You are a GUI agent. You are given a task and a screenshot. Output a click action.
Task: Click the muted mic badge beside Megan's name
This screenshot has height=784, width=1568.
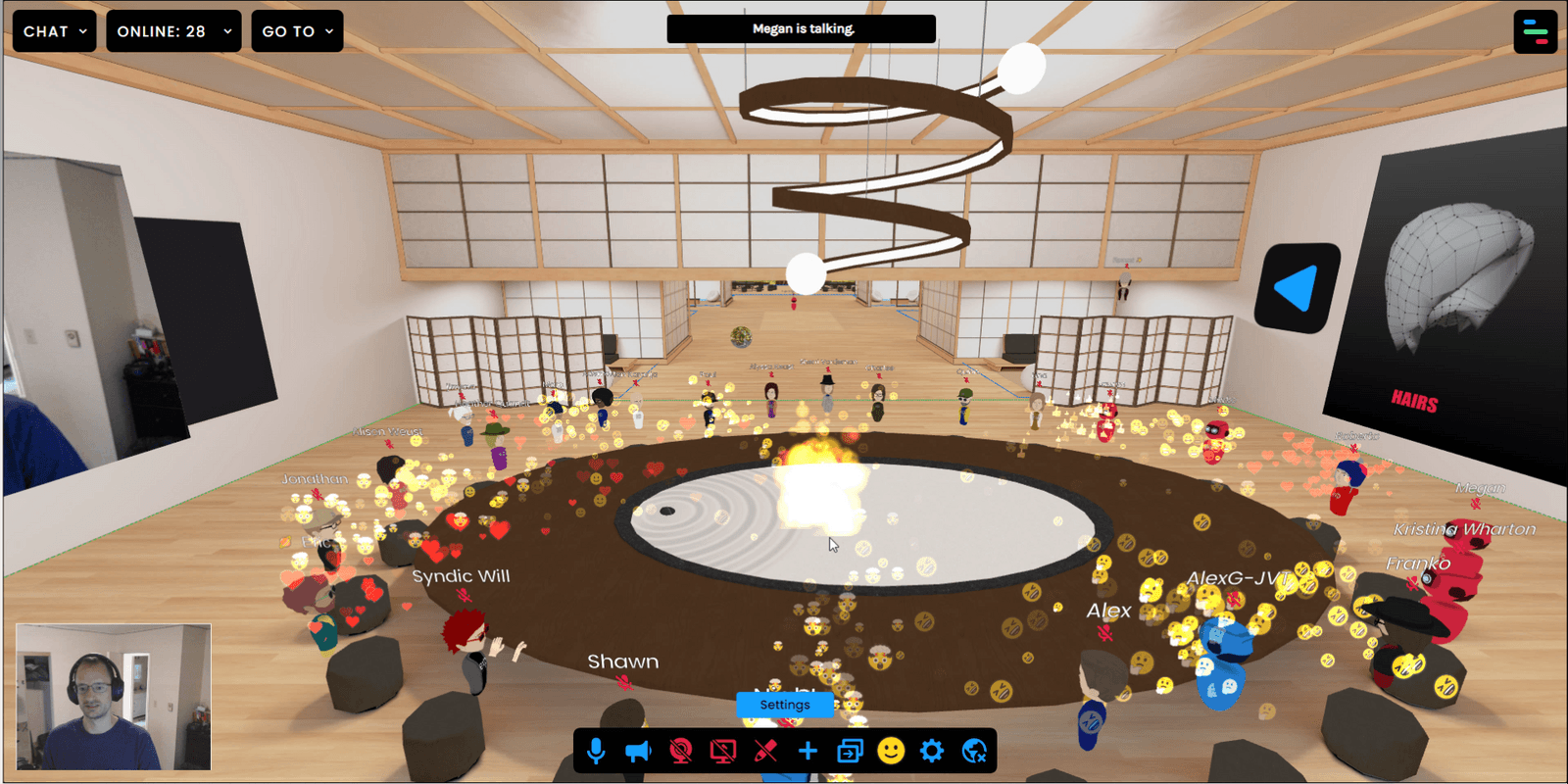tap(1476, 504)
